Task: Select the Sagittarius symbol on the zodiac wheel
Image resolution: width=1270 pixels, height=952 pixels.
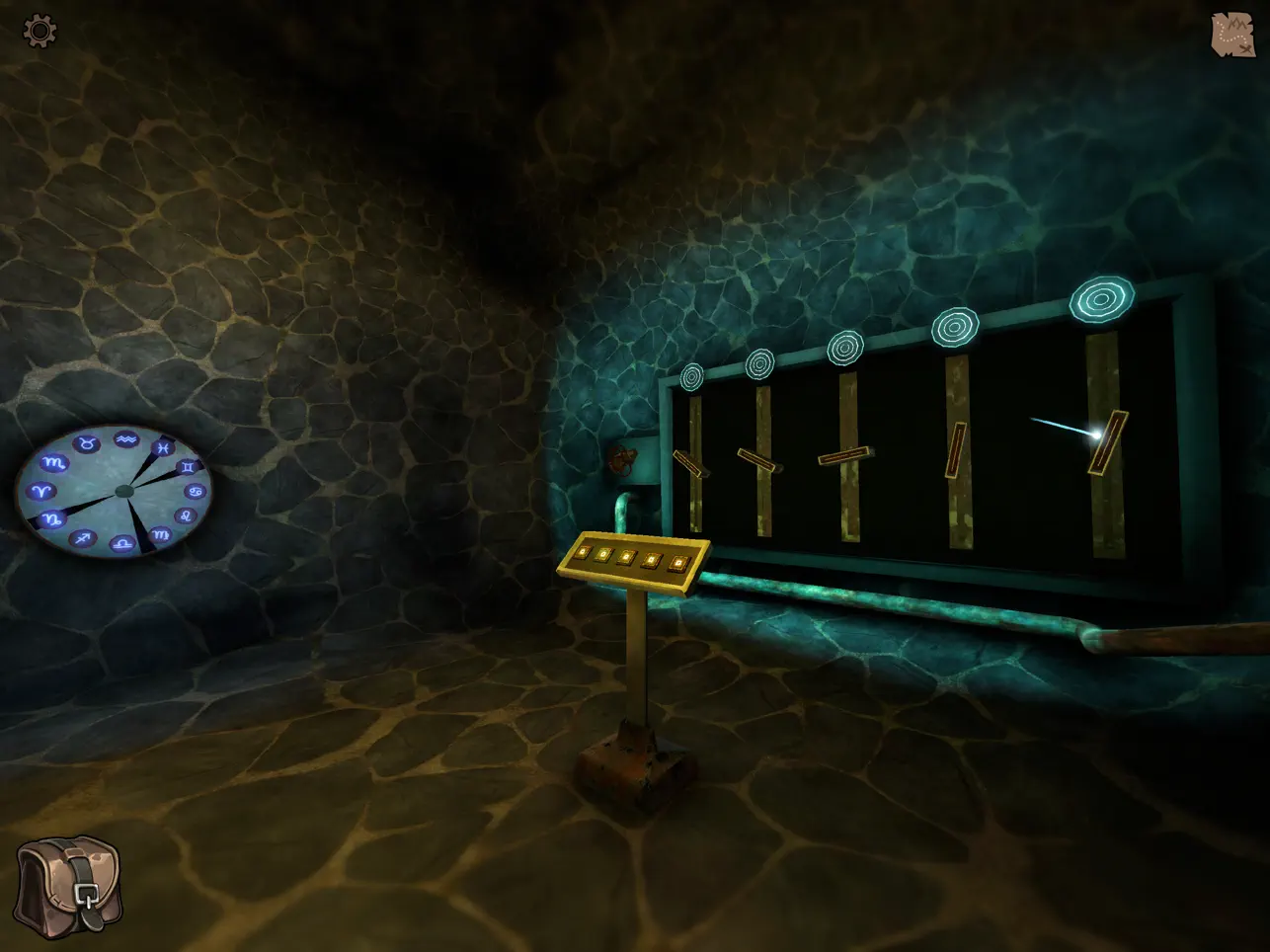Action: pos(83,540)
